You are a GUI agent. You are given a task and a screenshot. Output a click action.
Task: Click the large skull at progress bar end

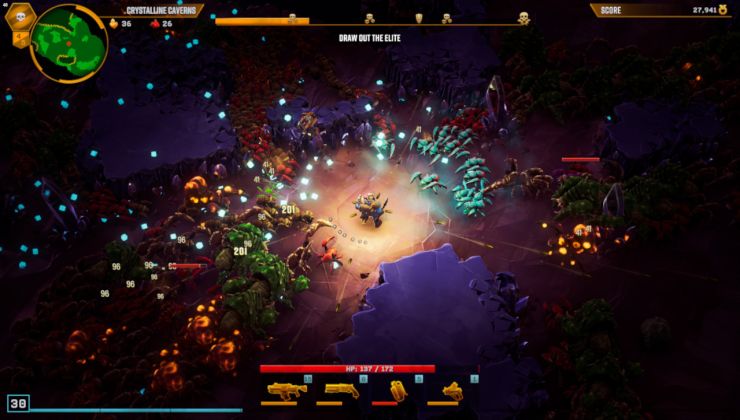[x=523, y=18]
